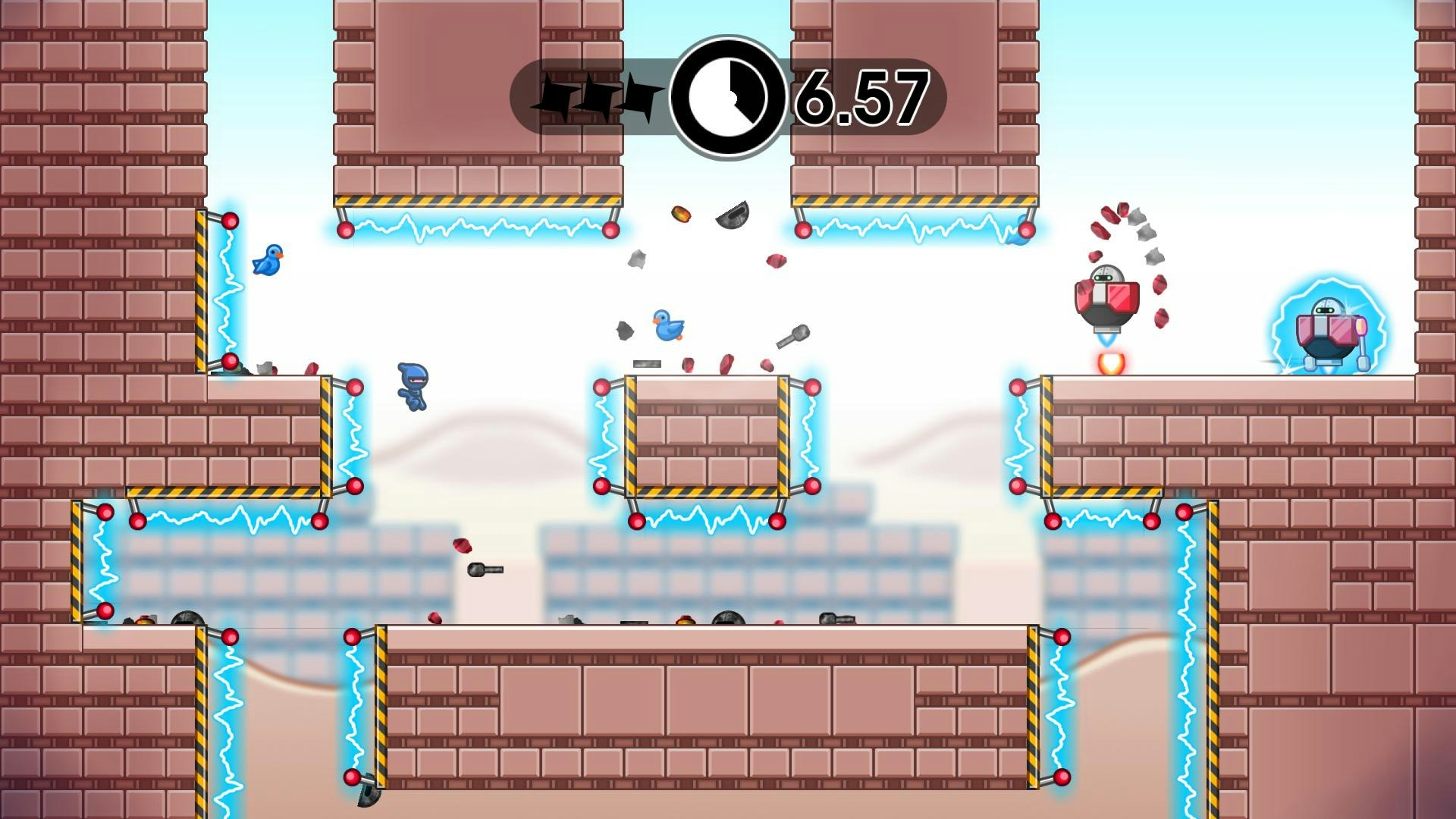The width and height of the screenshot is (1456, 819).
Task: Click the gold coin falling above the debris
Action: pyautogui.click(x=681, y=214)
